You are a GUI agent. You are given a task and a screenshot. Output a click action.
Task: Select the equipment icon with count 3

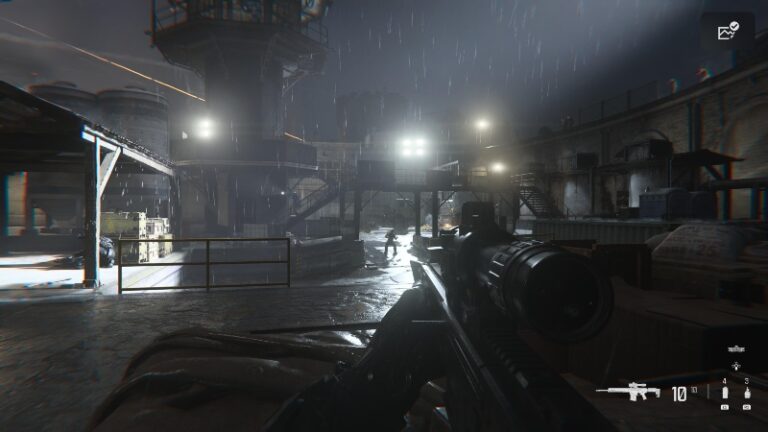pos(746,393)
